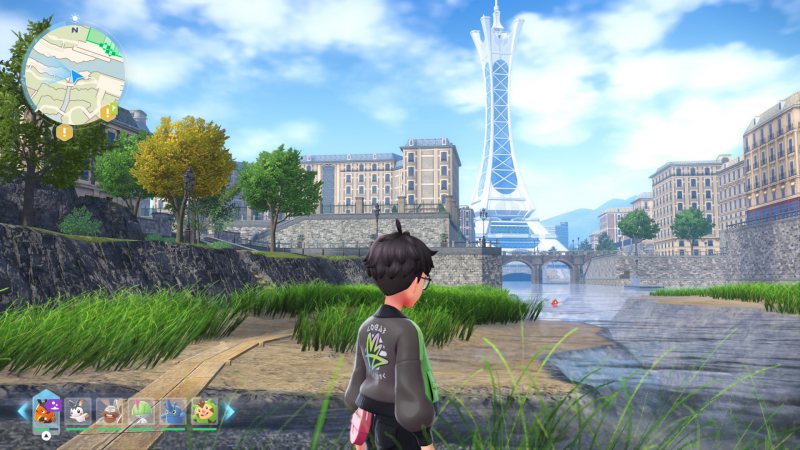Select the green Pansage party slot
800x450 pixels.
click(x=204, y=411)
